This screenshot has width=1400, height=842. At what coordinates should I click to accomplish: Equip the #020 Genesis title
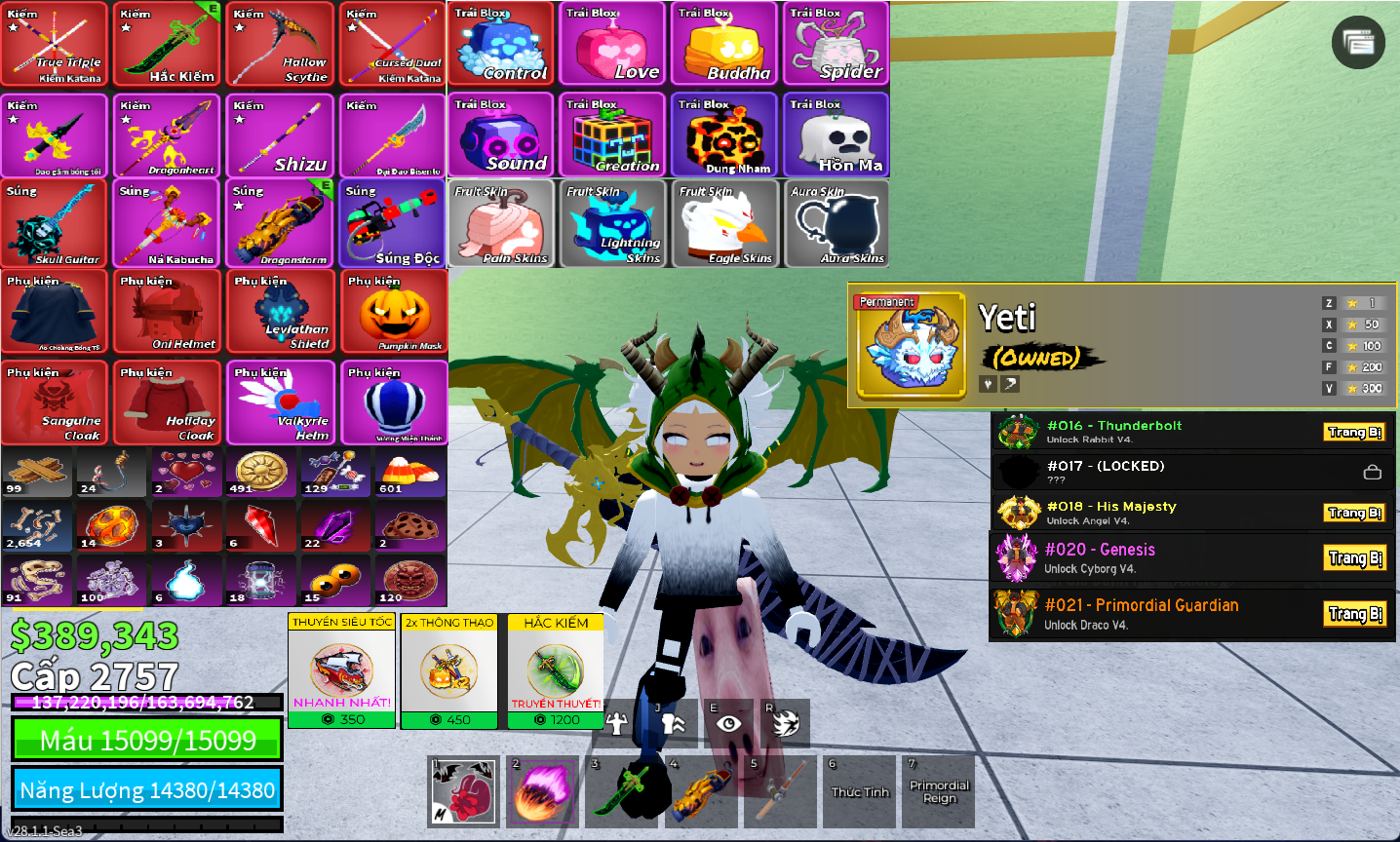1355,558
